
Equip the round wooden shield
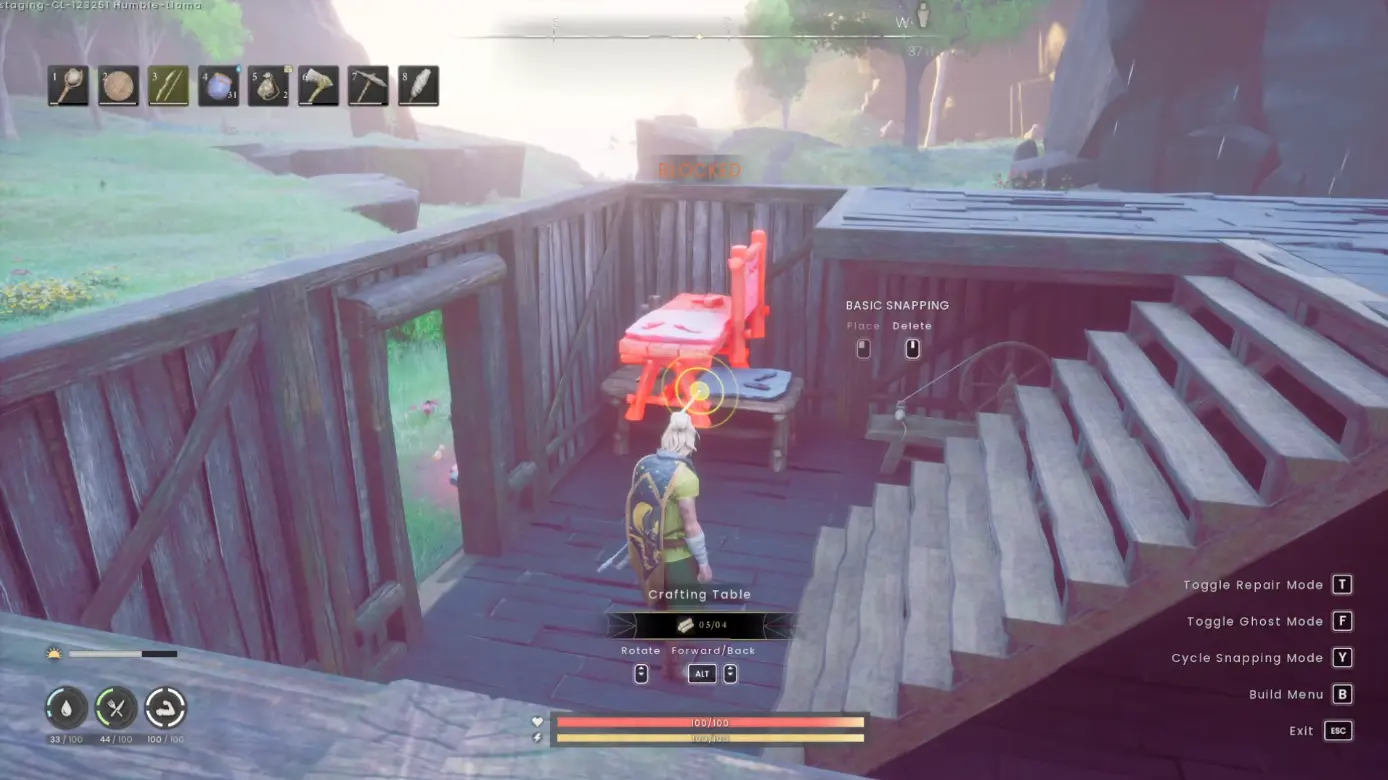[x=118, y=86]
